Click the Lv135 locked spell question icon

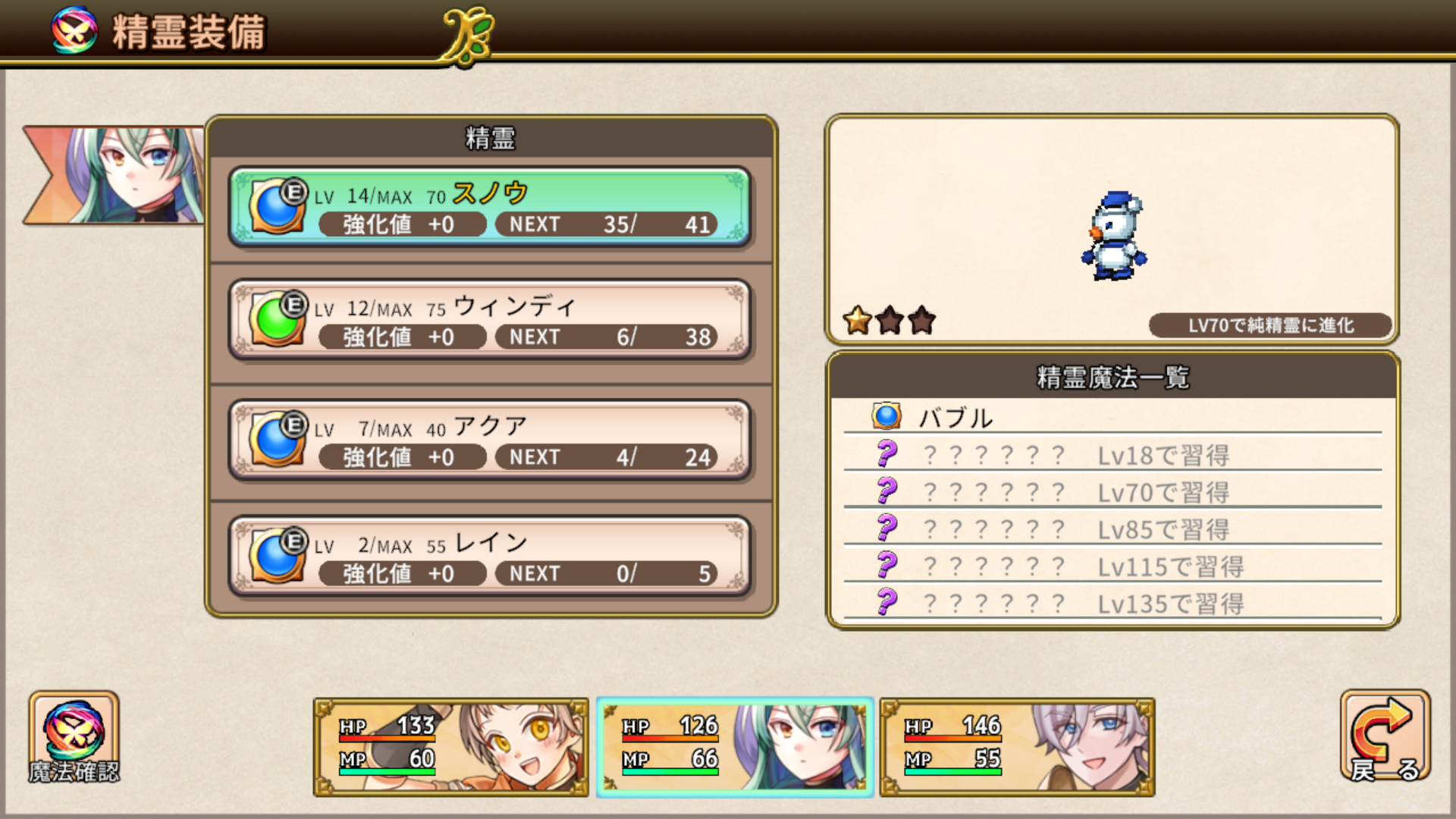885,604
